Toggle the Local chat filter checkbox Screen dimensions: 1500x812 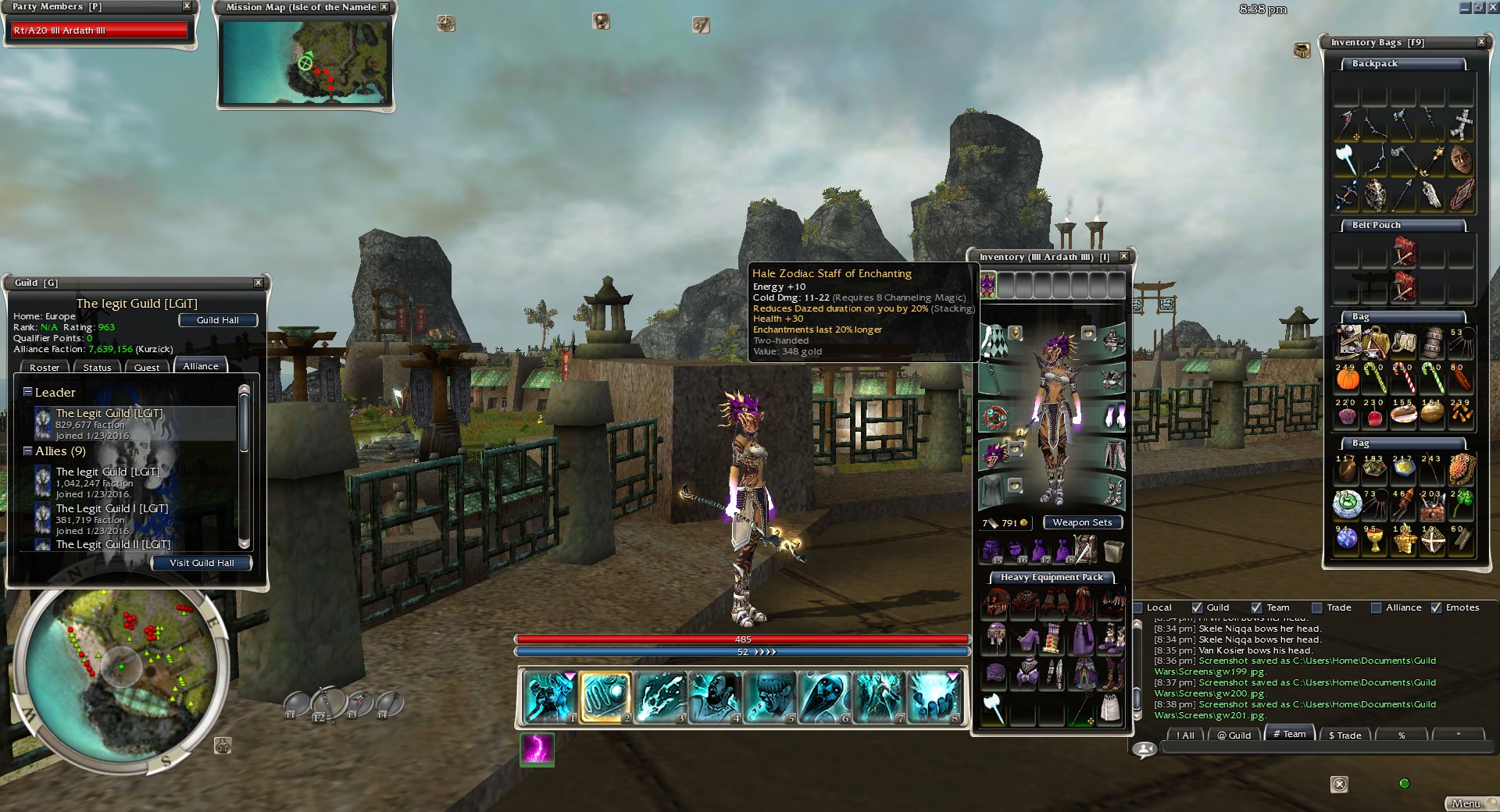click(1138, 607)
